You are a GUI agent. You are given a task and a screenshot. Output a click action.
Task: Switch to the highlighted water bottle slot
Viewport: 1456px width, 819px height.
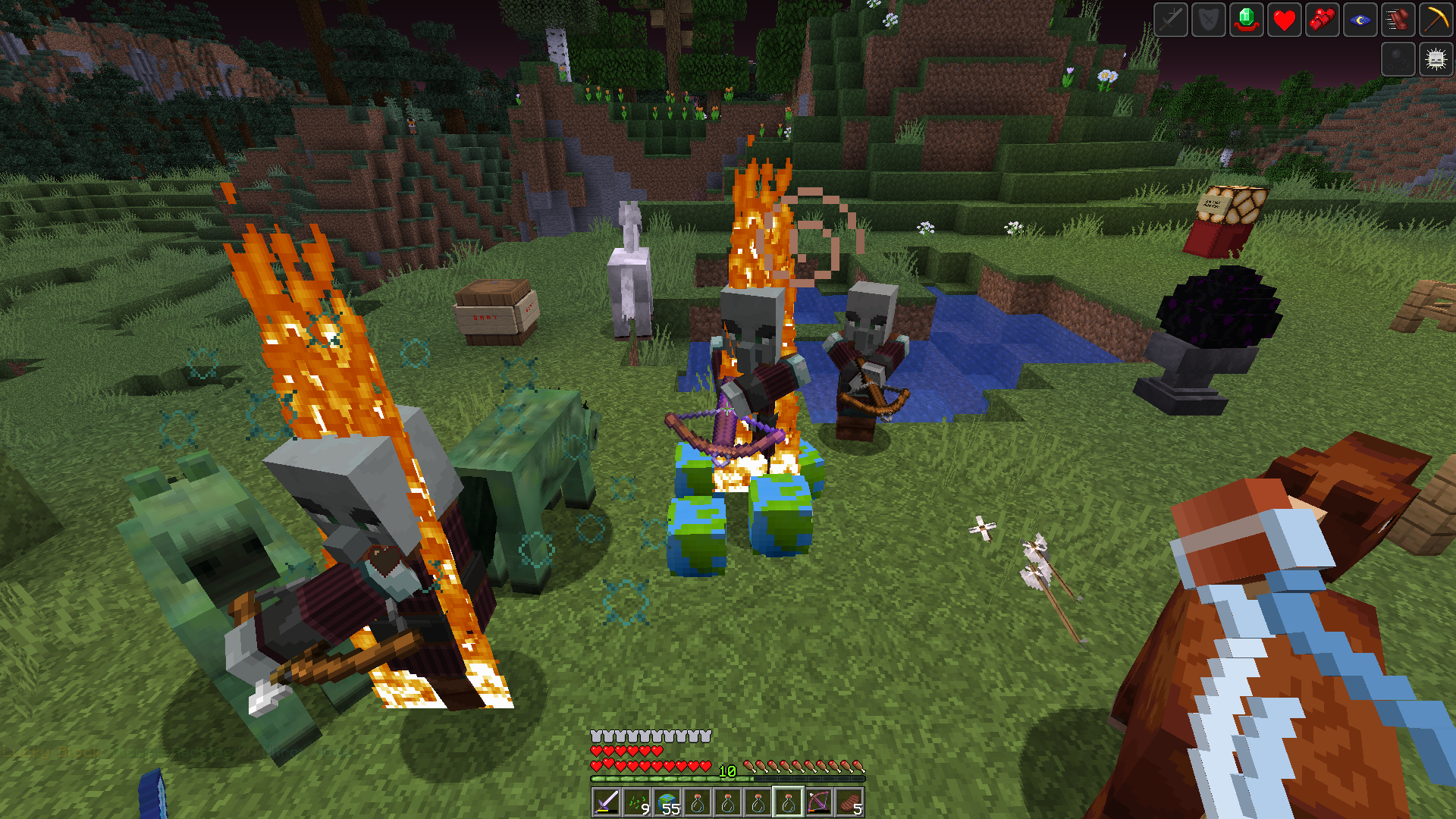tap(789, 802)
